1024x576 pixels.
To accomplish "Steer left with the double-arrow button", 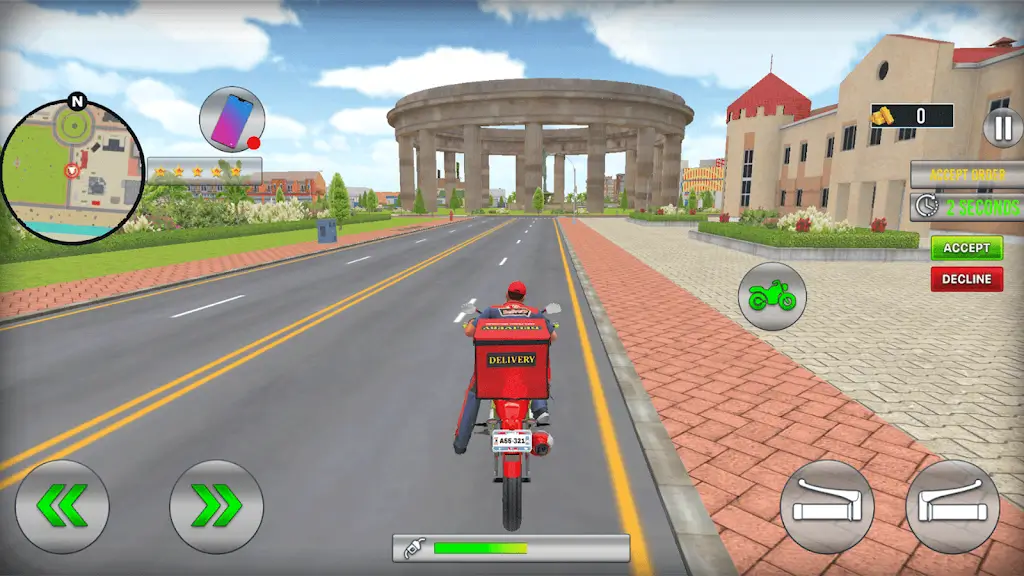I will (x=61, y=506).
